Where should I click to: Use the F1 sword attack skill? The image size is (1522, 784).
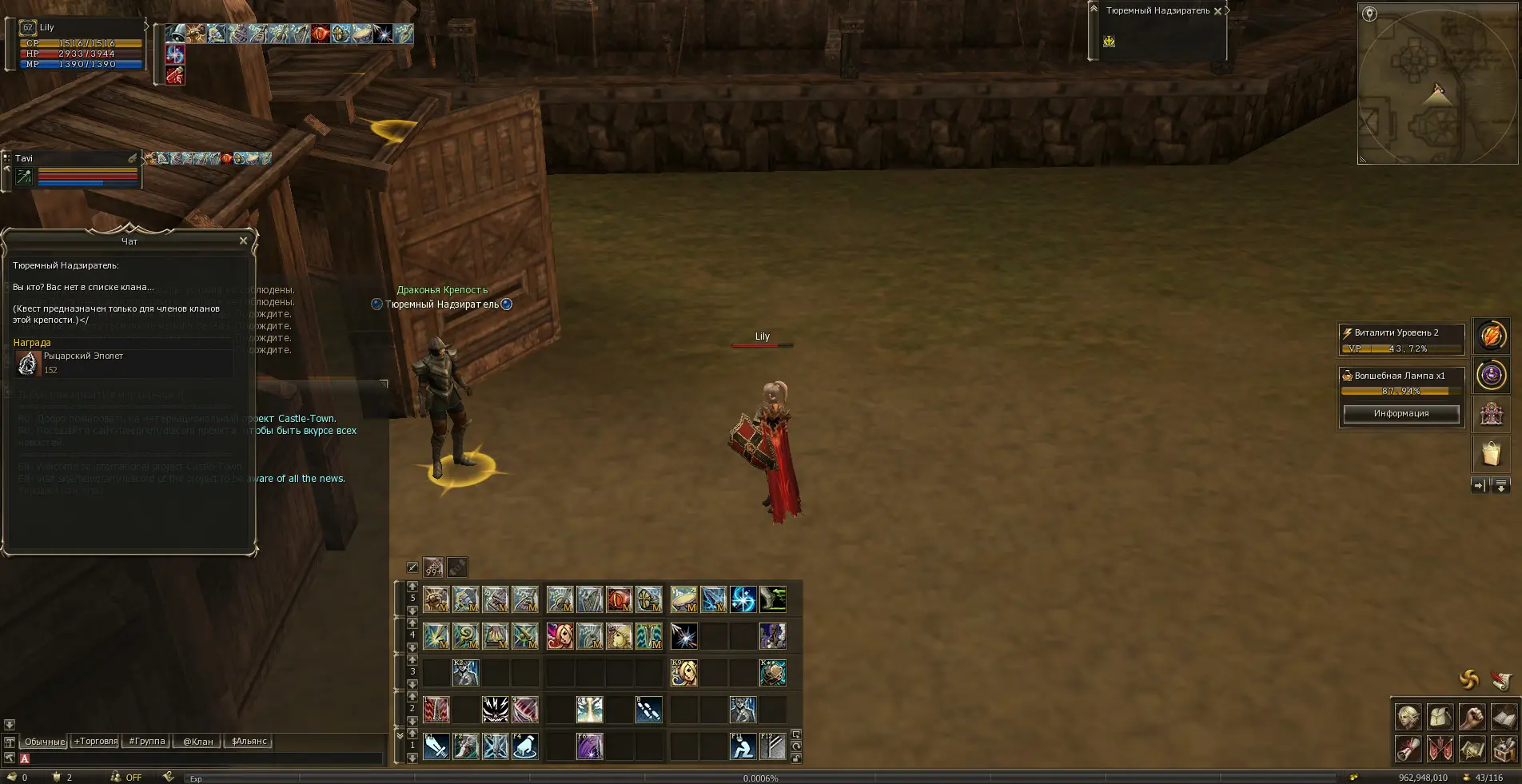point(436,746)
